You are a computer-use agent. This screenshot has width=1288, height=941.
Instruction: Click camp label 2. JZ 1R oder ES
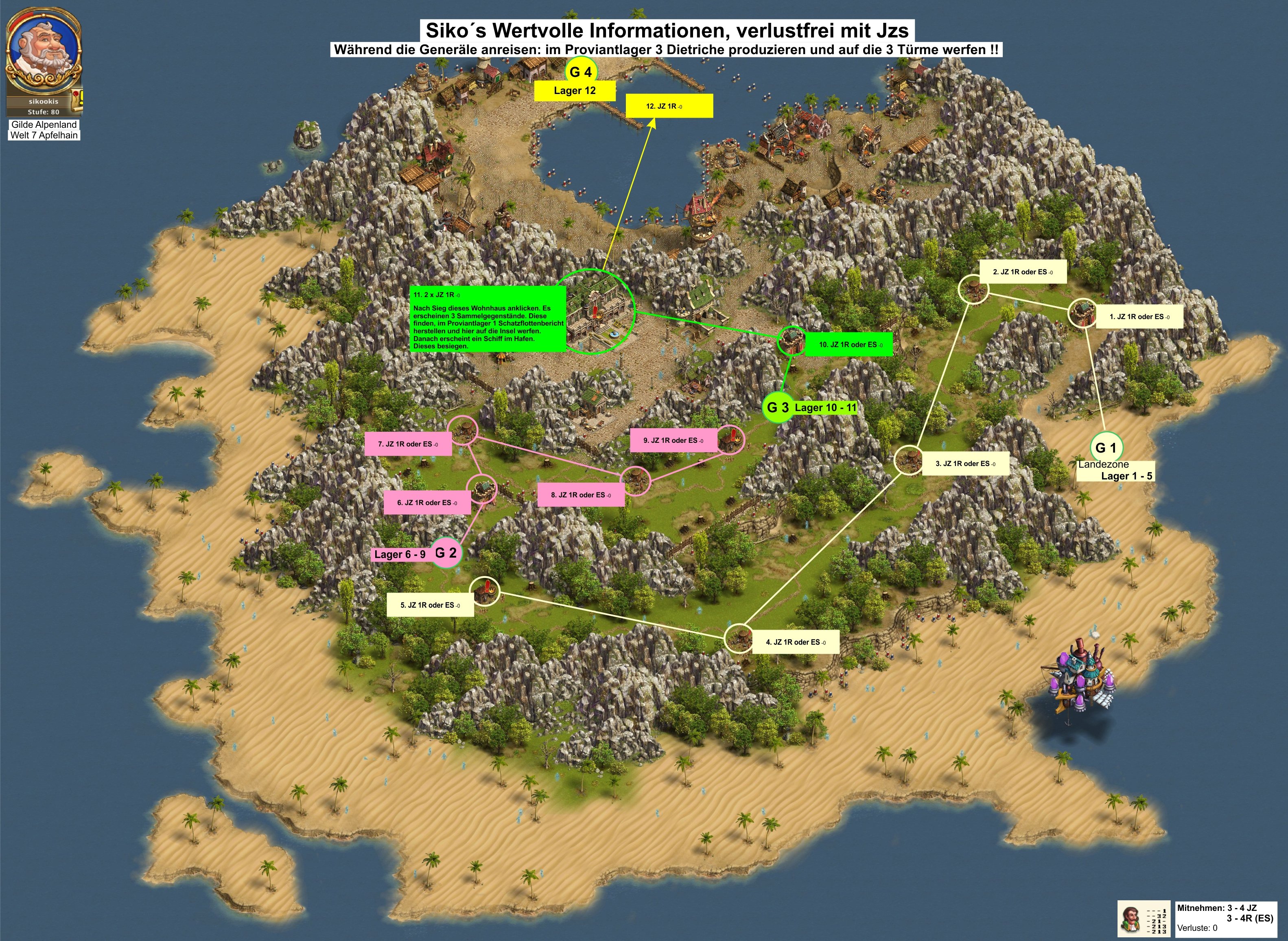pyautogui.click(x=1022, y=272)
